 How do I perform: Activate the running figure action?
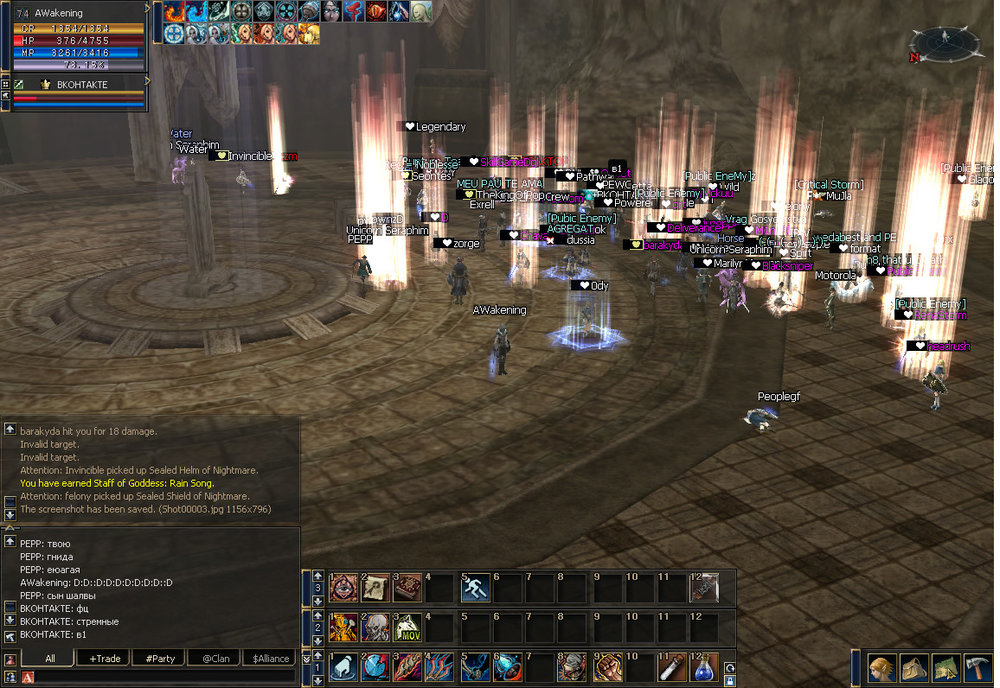(475, 588)
